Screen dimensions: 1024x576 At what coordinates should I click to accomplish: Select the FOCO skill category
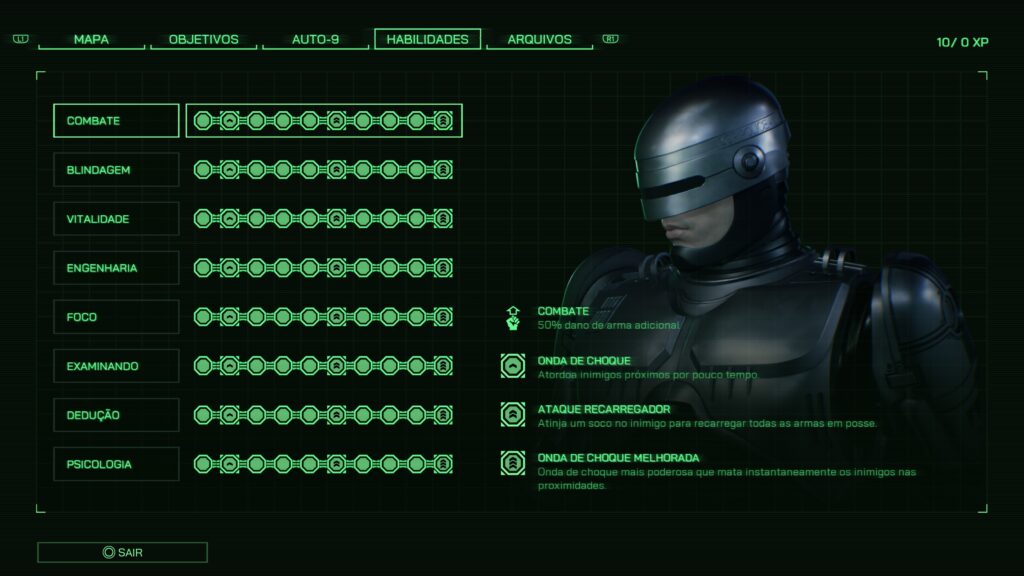tap(116, 317)
